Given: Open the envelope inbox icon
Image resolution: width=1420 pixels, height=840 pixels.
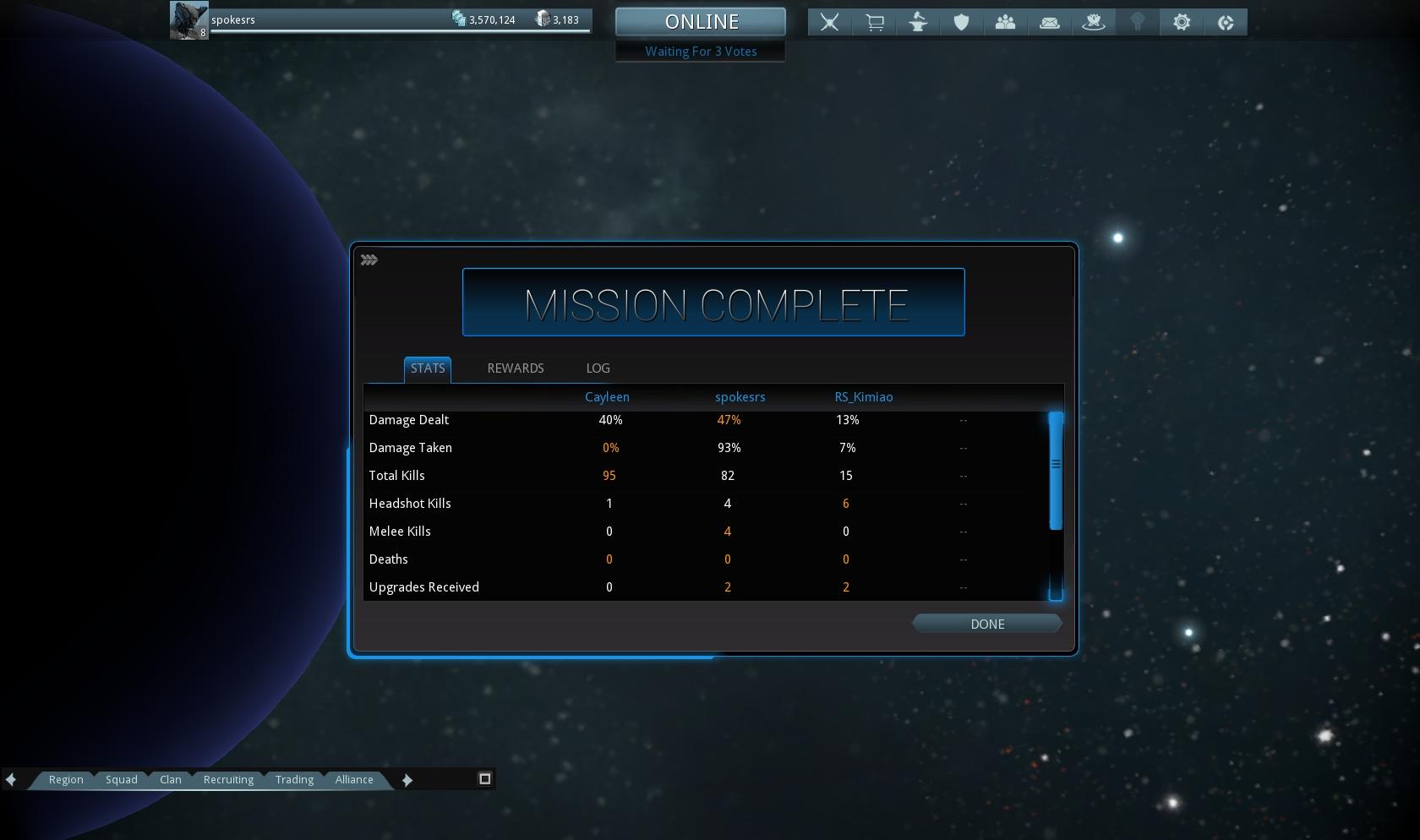Looking at the screenshot, I should coord(1050,23).
